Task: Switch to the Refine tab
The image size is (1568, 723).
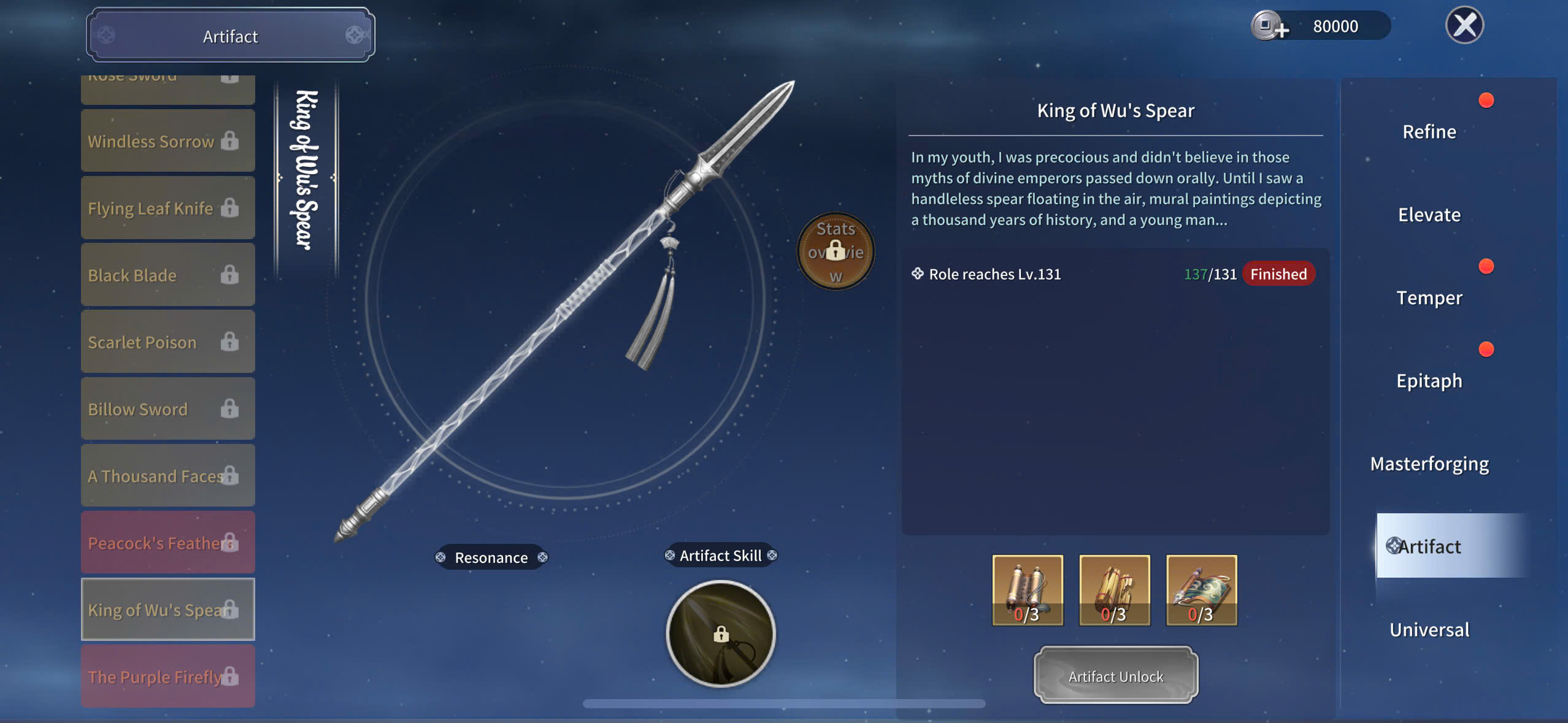Action: [1429, 132]
